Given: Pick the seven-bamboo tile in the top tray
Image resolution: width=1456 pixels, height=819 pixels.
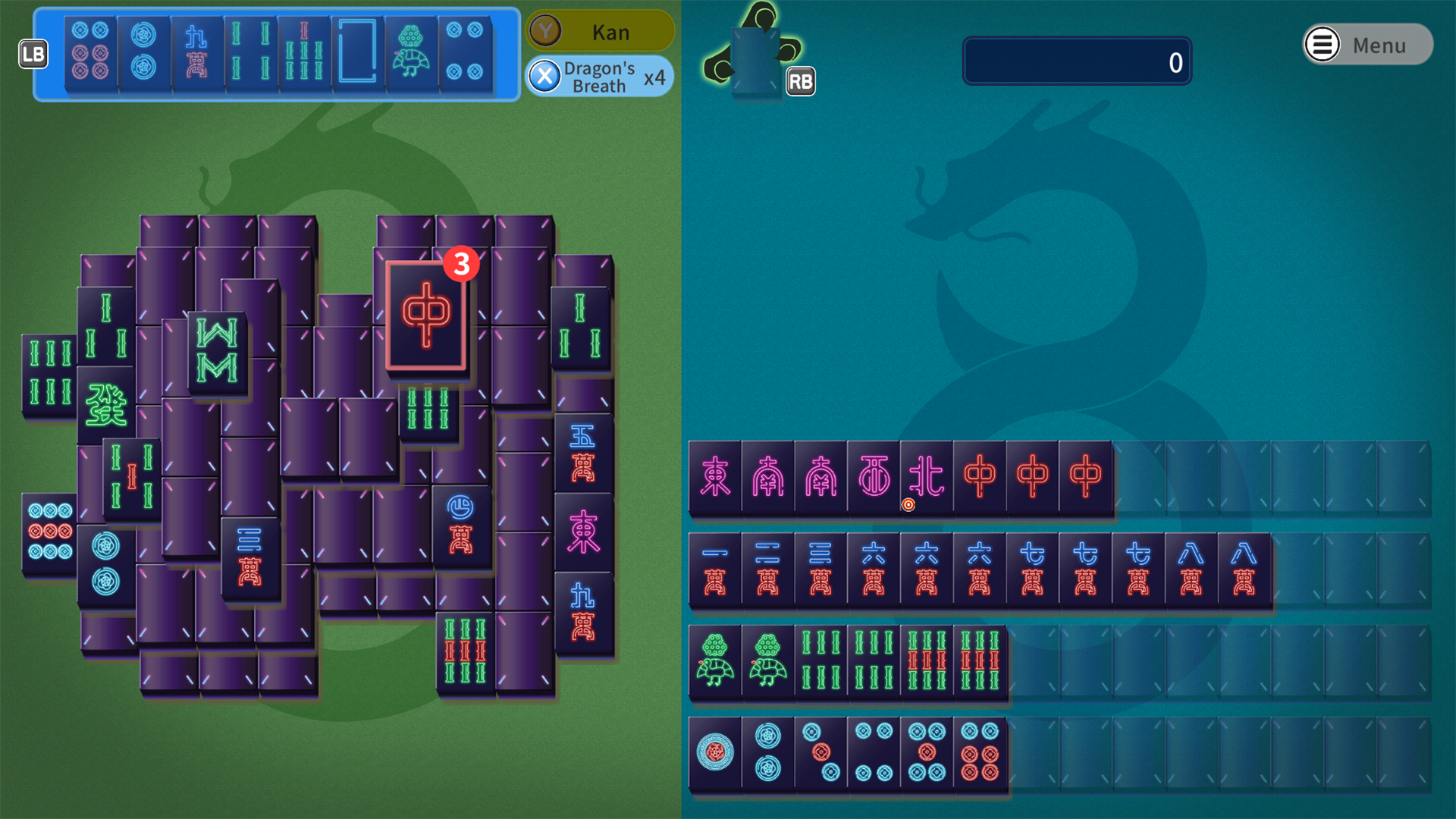Looking at the screenshot, I should click(303, 52).
